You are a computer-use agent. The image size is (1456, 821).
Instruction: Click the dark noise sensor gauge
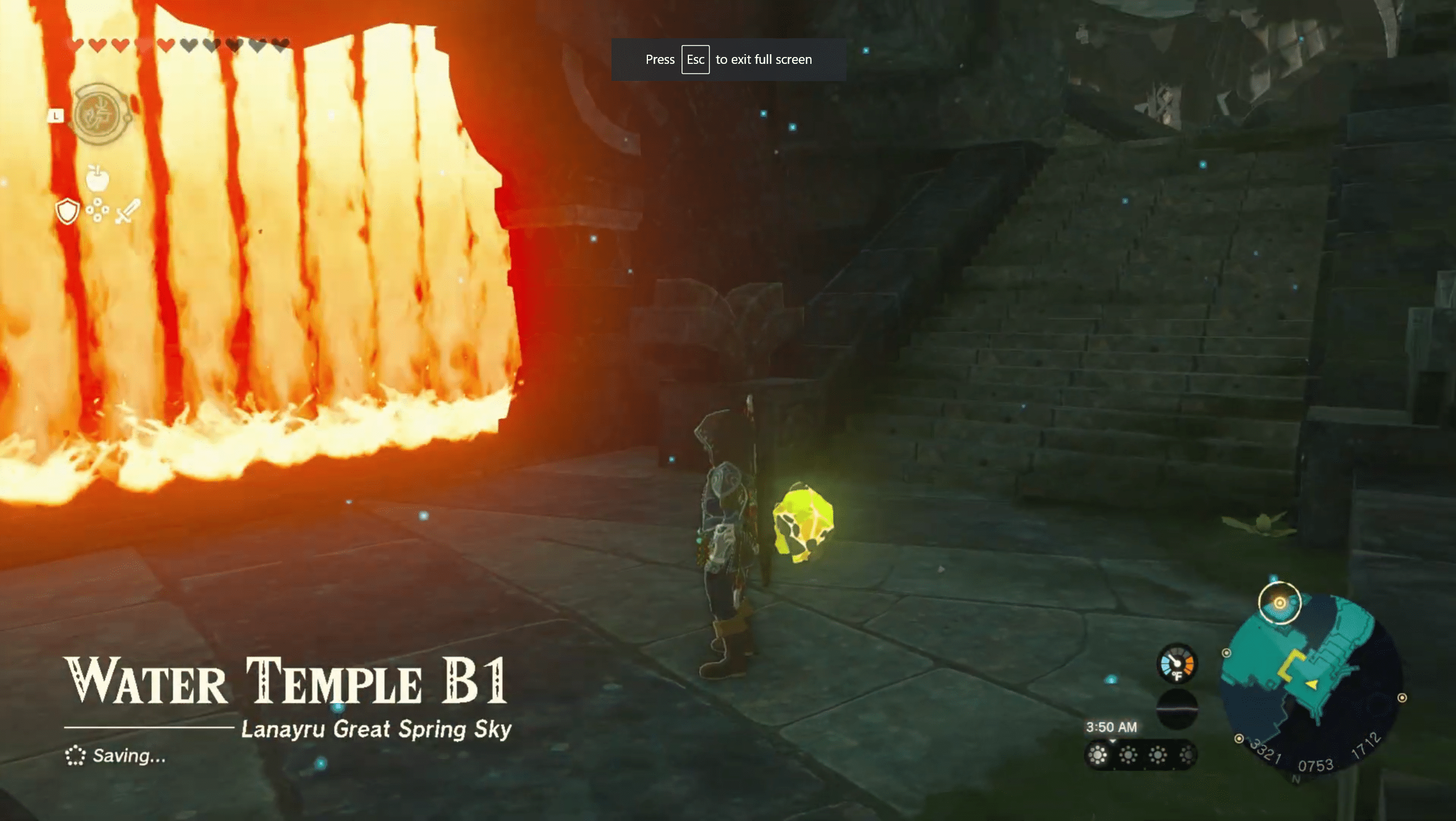point(1176,709)
